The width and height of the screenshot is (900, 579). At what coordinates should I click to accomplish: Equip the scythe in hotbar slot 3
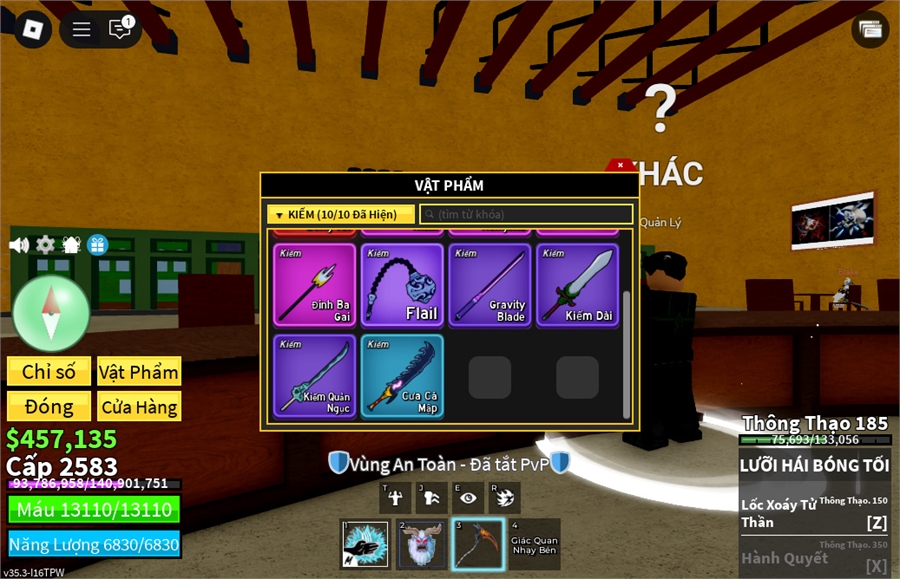point(478,544)
